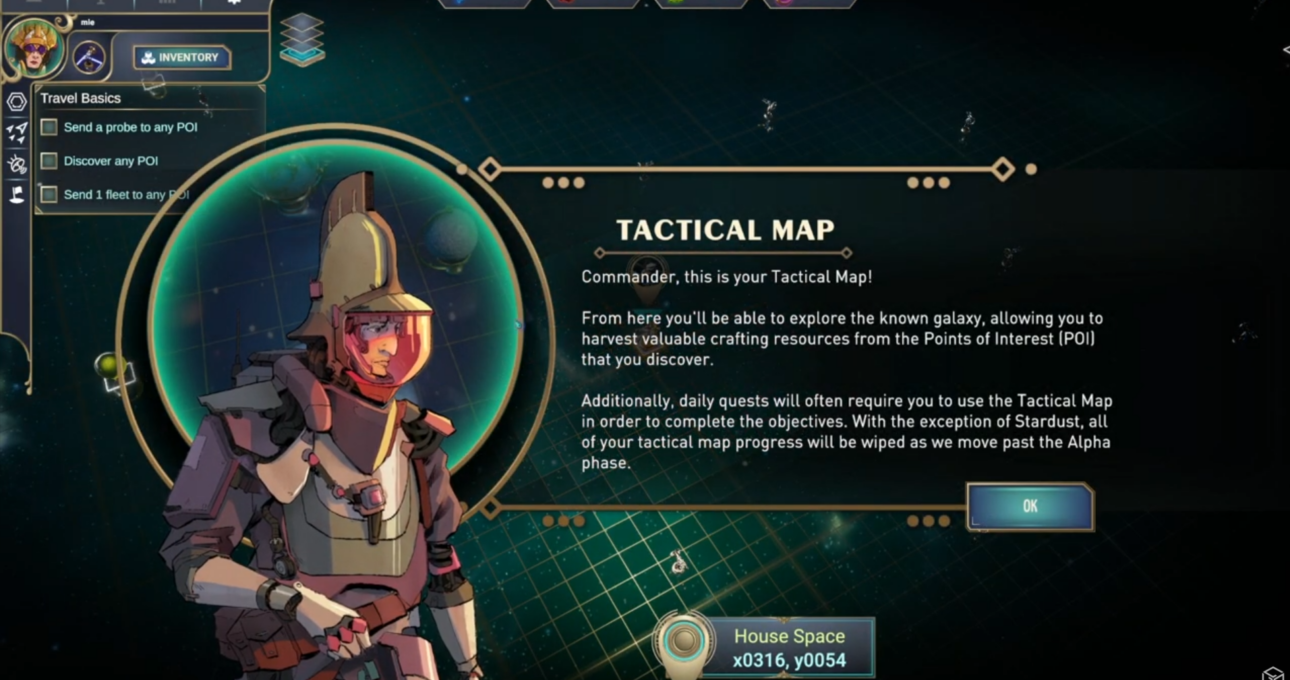Select the hexagon icon in the sidebar
Image resolution: width=1290 pixels, height=680 pixels.
point(17,102)
